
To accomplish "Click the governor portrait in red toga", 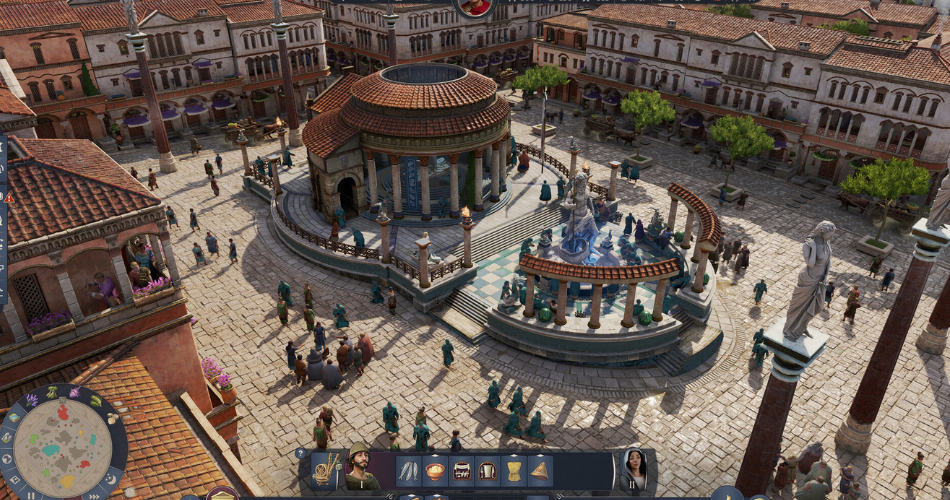I will point(476,6).
